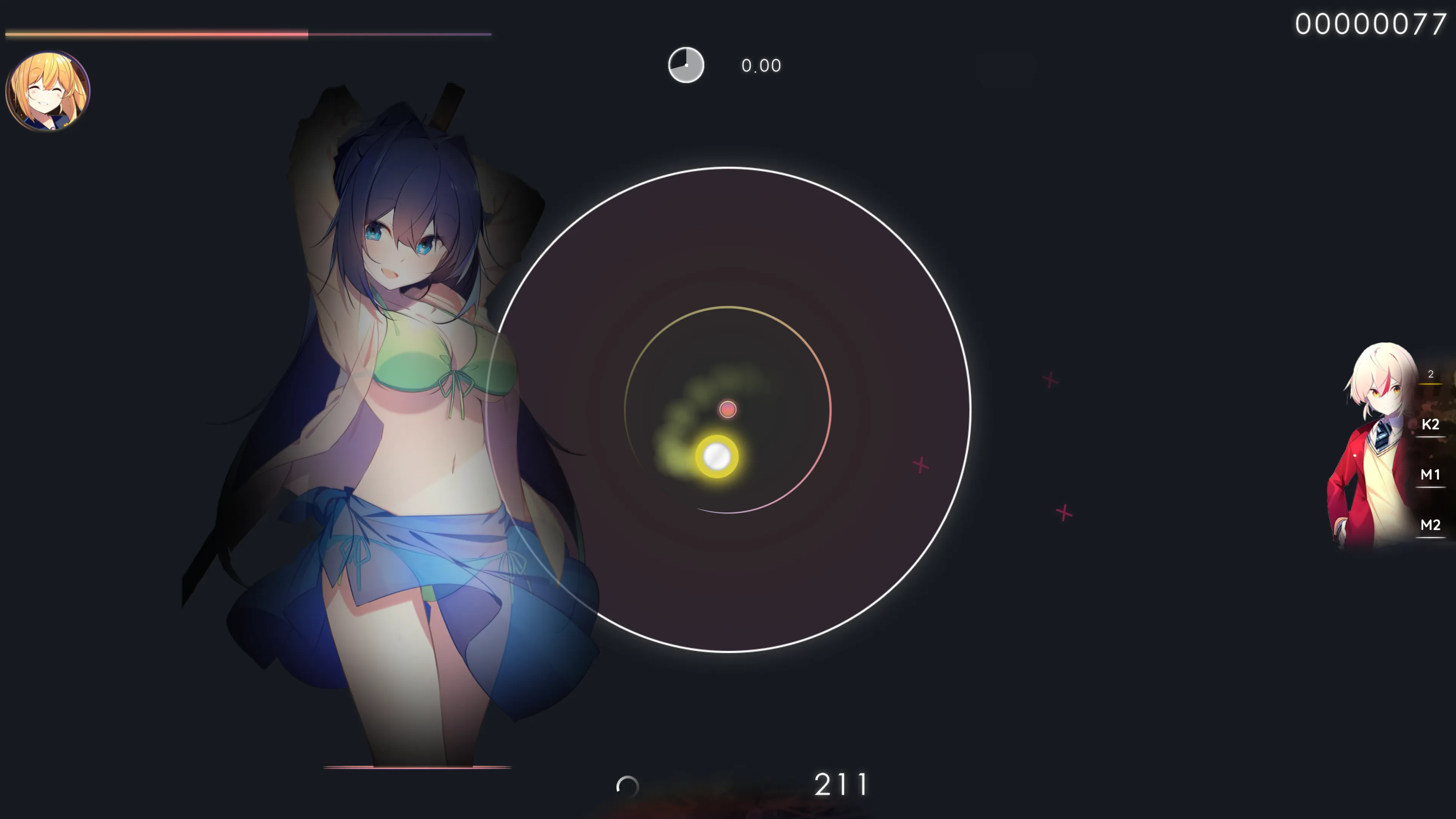The height and width of the screenshot is (819, 1456).
Task: Select the blonde player avatar portrait
Action: tap(47, 91)
